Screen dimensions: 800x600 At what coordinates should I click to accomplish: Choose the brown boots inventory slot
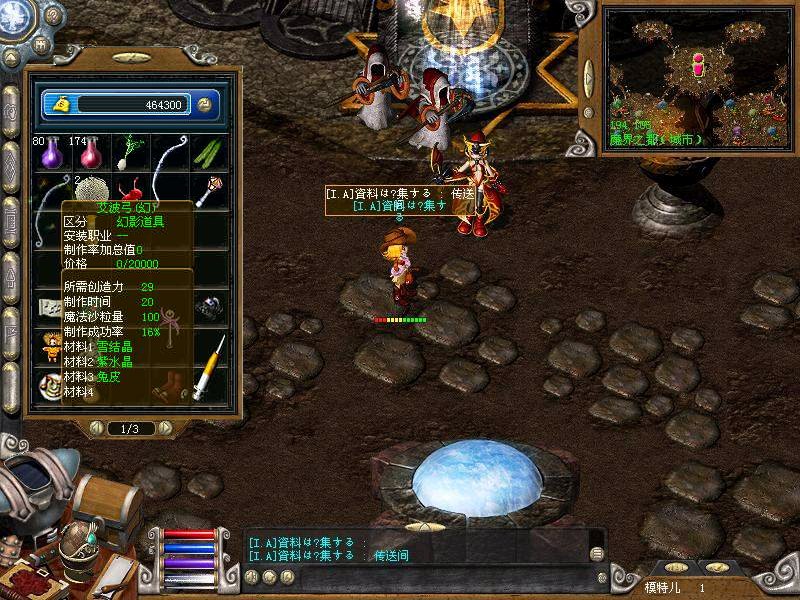pos(172,385)
